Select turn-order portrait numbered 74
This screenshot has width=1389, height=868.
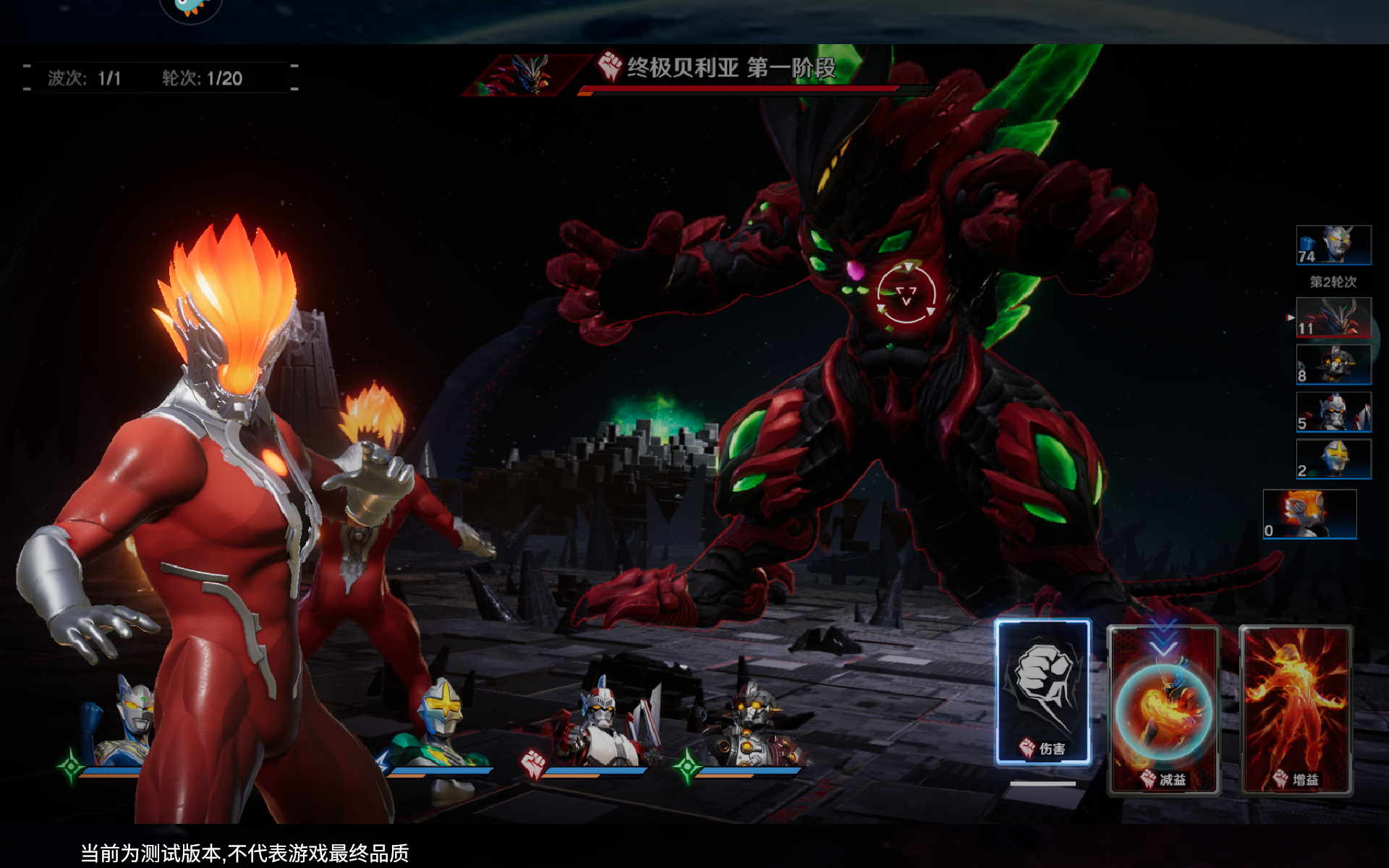click(x=1333, y=244)
